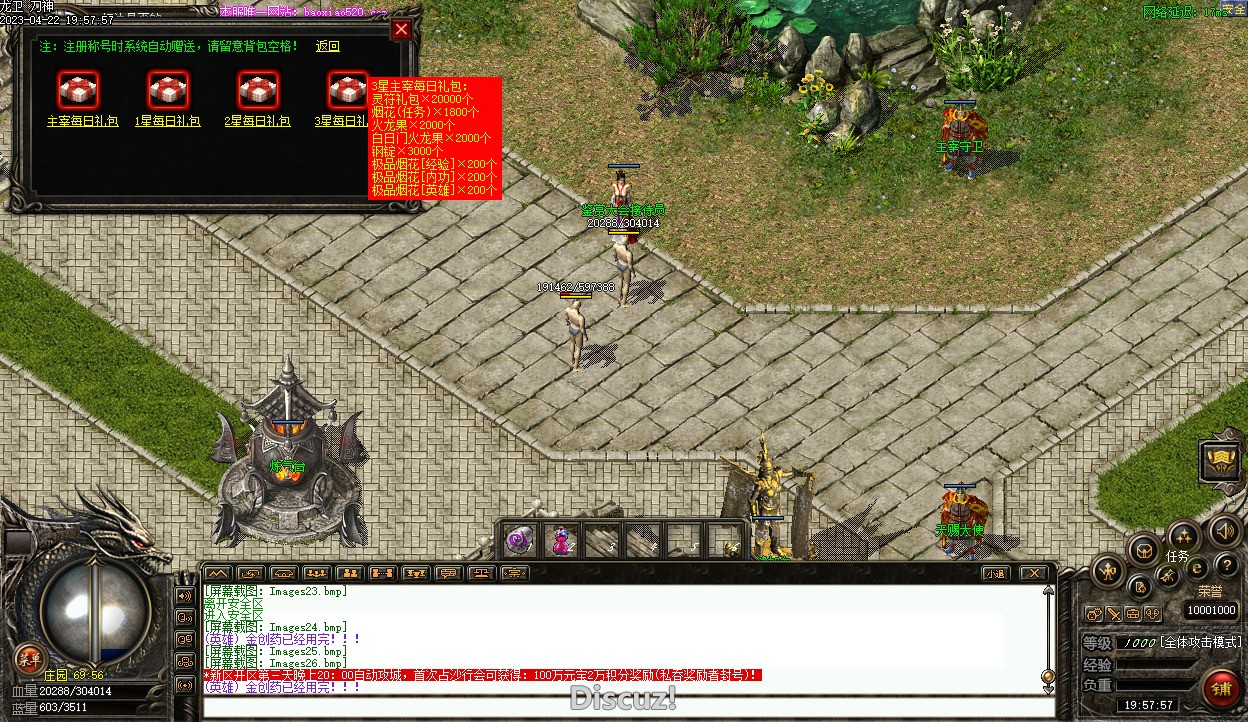Open the bag chest icon
The image size is (1248, 722).
coord(1144,549)
